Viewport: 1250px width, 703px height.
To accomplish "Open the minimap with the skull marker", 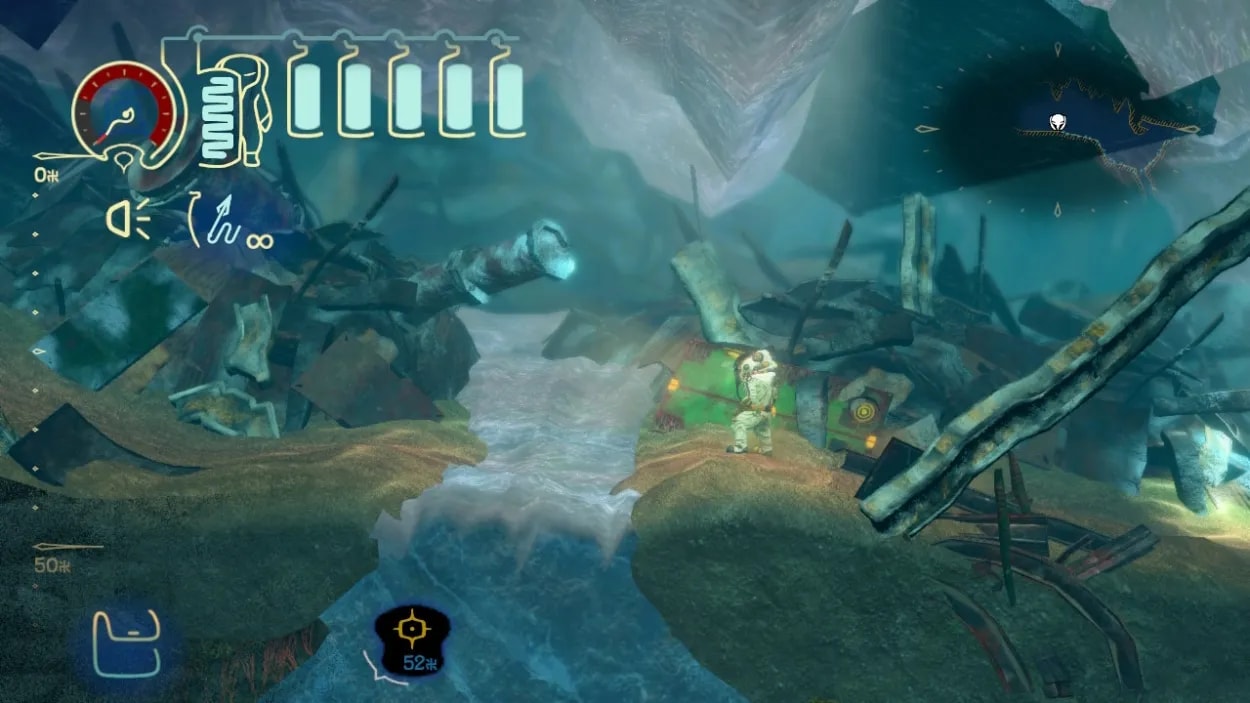I will (x=1058, y=125).
